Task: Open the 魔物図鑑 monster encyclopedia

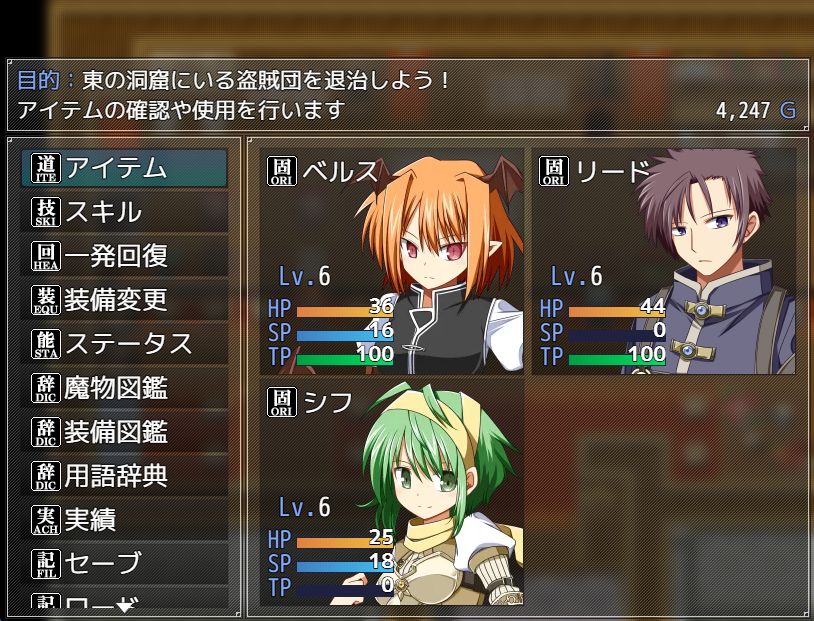Action: click(x=124, y=388)
